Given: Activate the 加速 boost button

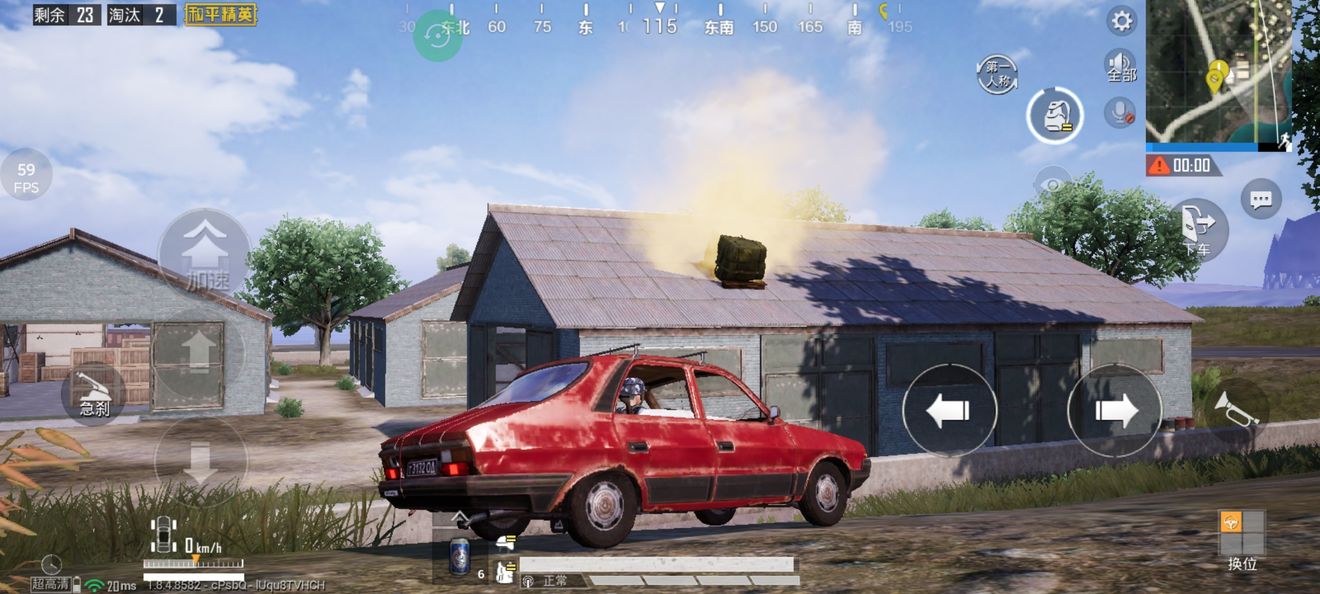Looking at the screenshot, I should [204, 252].
